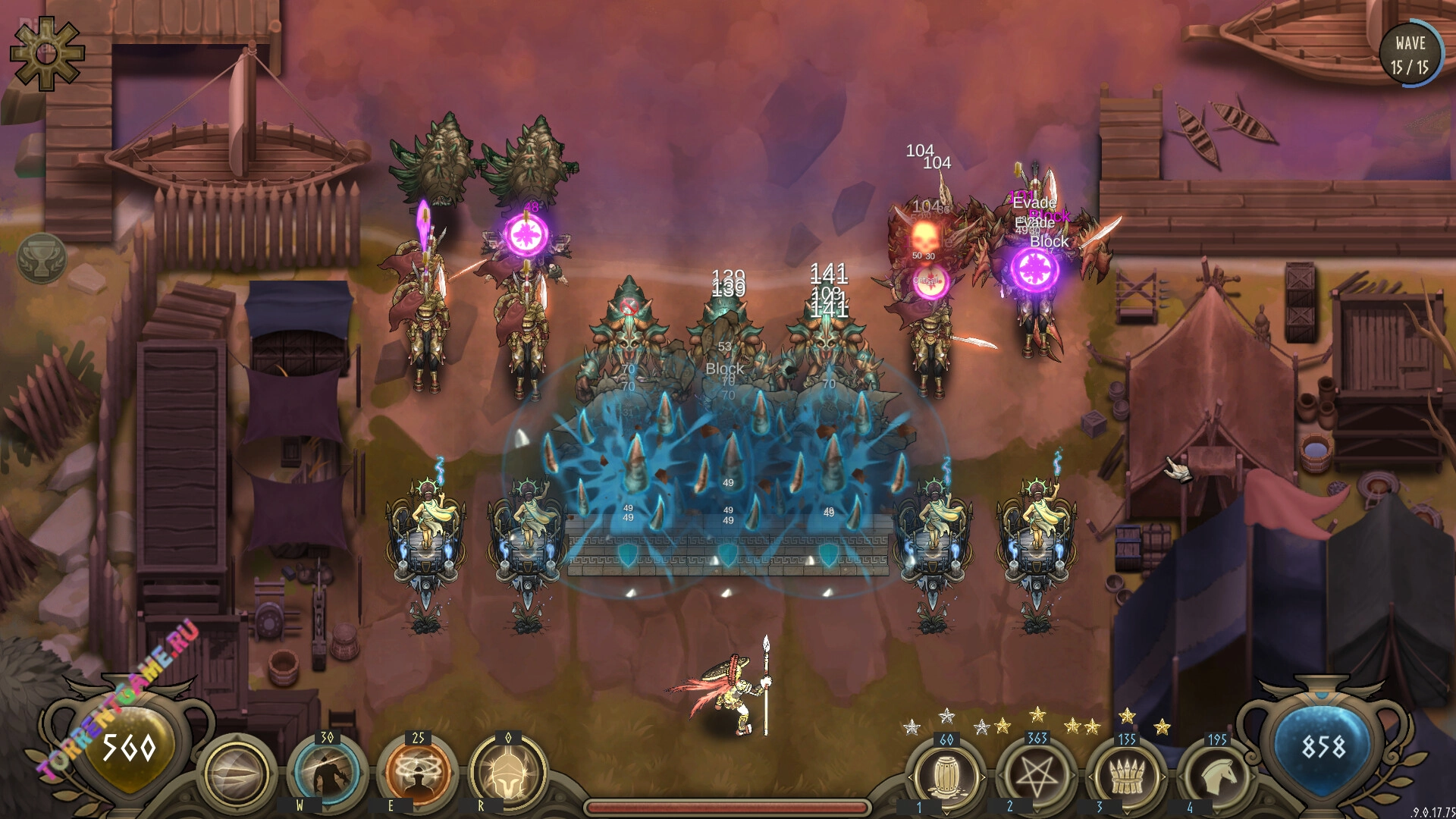Open the gear settings menu
1456x819 pixels.
[x=47, y=54]
